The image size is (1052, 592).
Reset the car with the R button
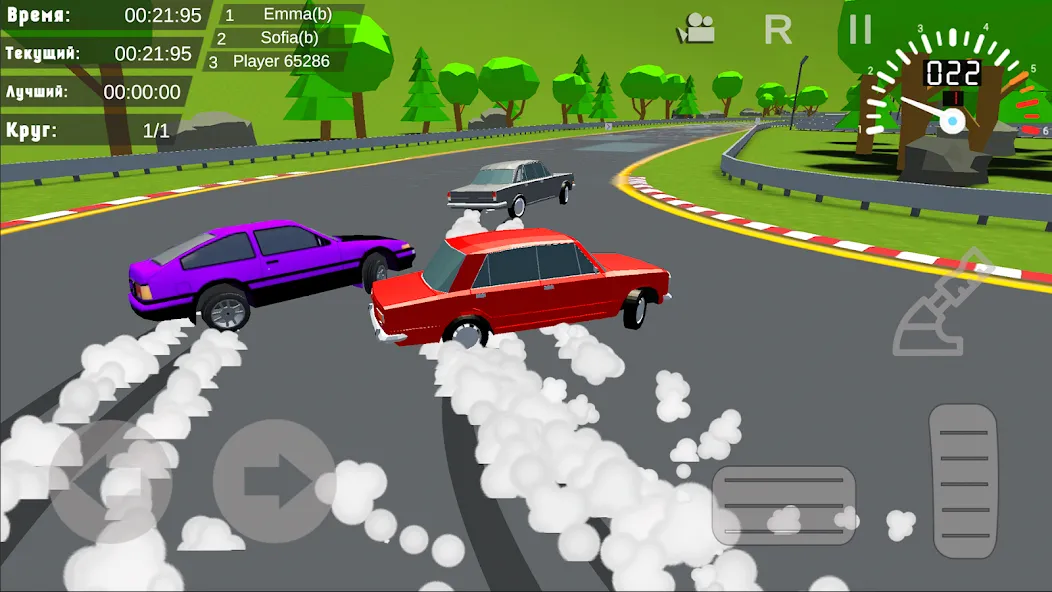tap(777, 30)
